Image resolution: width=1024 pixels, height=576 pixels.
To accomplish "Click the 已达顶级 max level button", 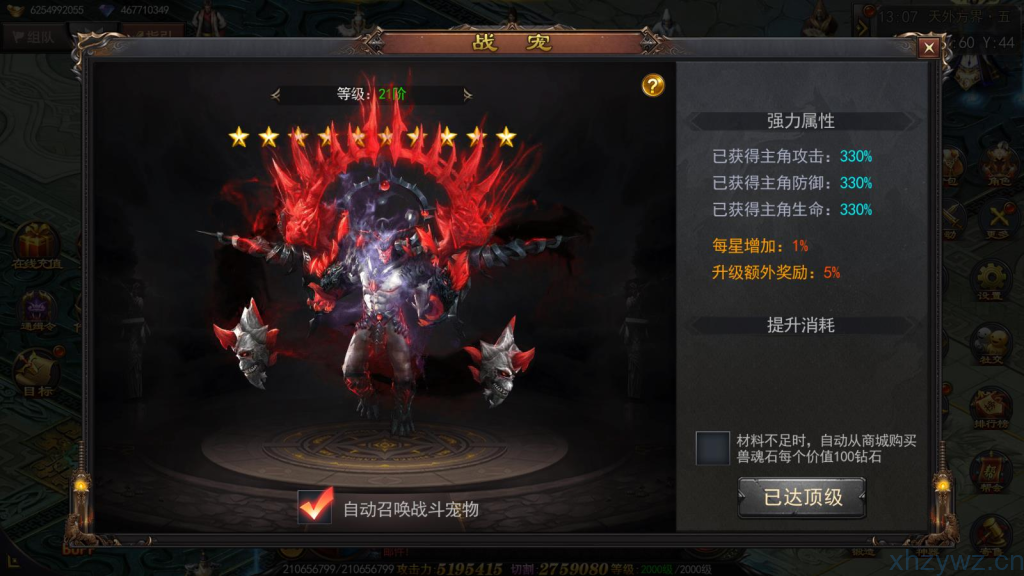I will 802,498.
